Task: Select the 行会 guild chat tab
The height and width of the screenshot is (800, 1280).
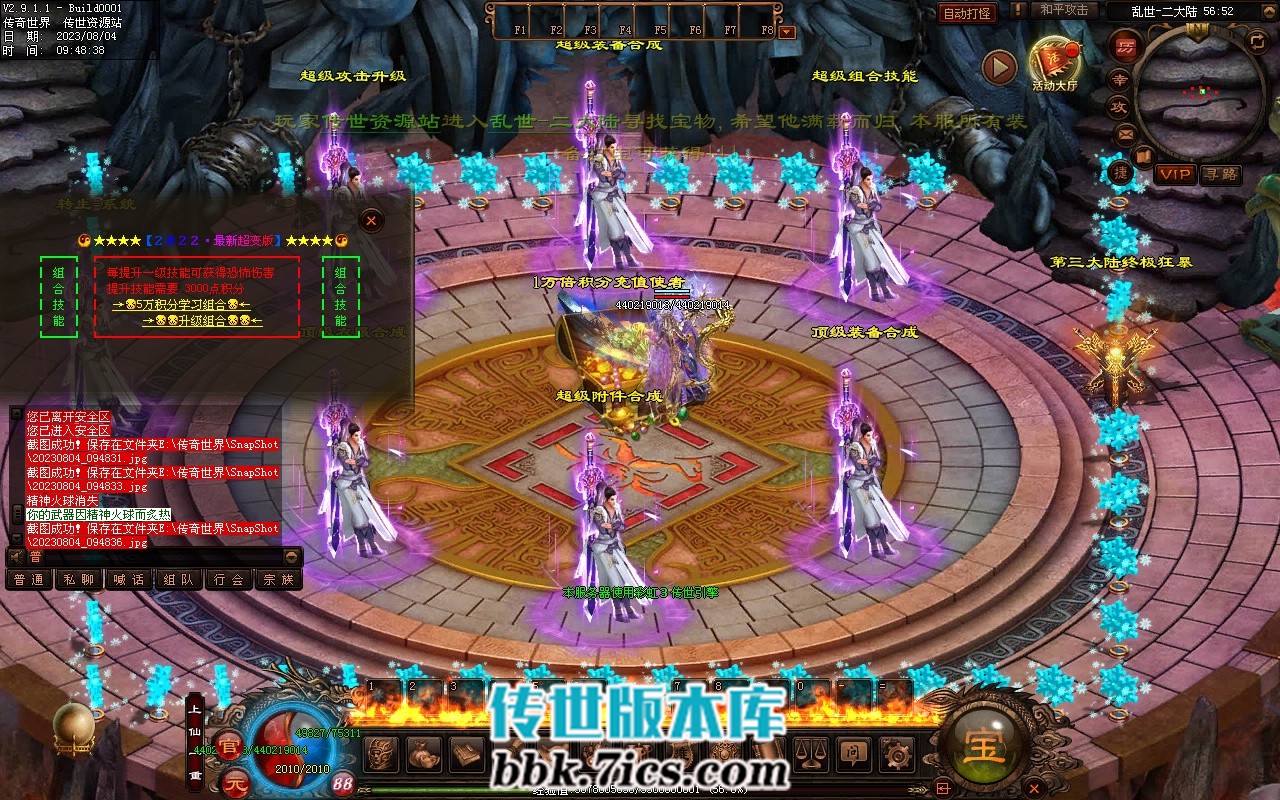Action: click(x=229, y=579)
